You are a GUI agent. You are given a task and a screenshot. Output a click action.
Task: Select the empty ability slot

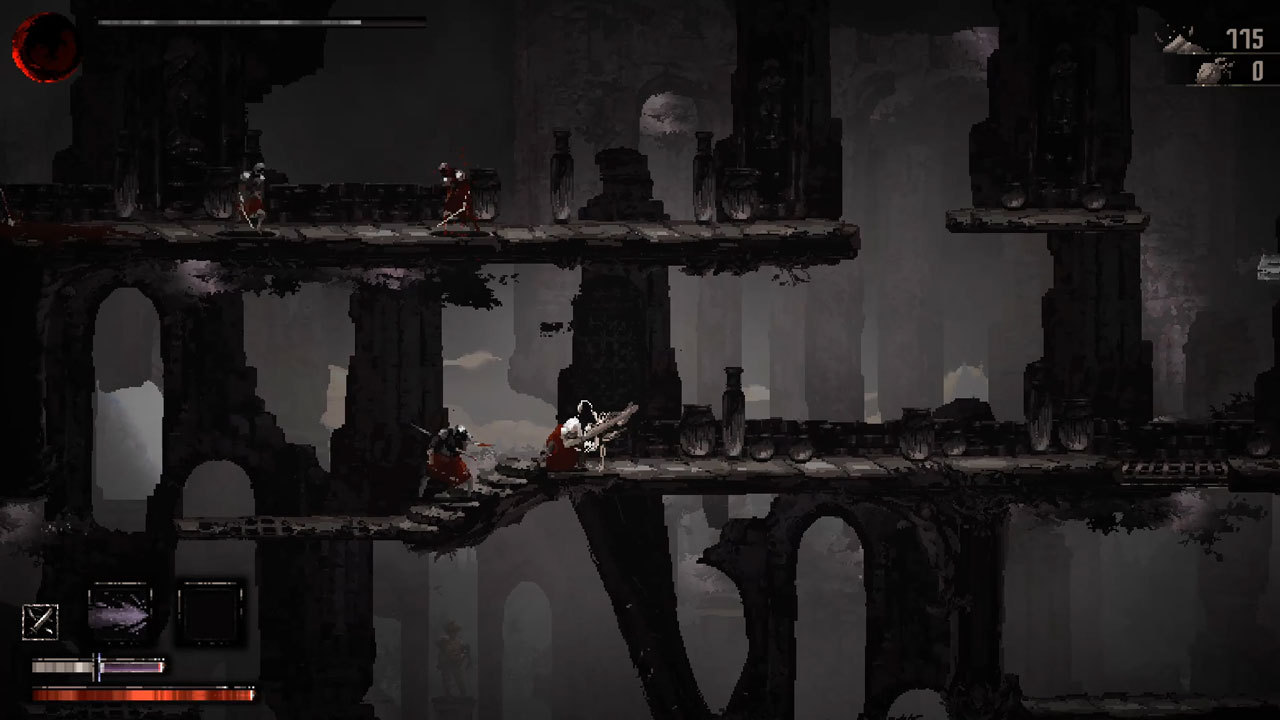click(x=210, y=610)
